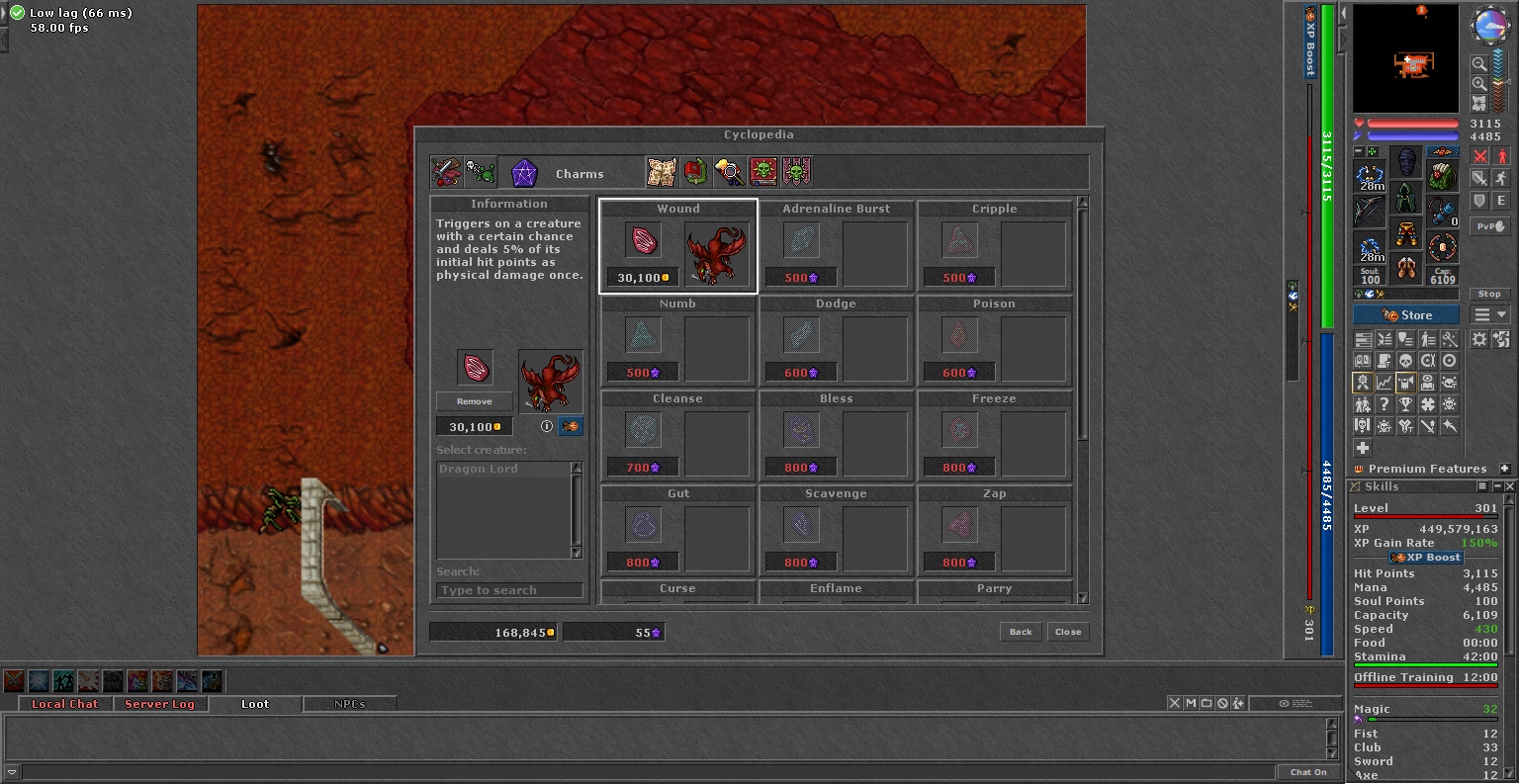Open the Loot chat tab
1519x784 pixels.
pos(254,704)
